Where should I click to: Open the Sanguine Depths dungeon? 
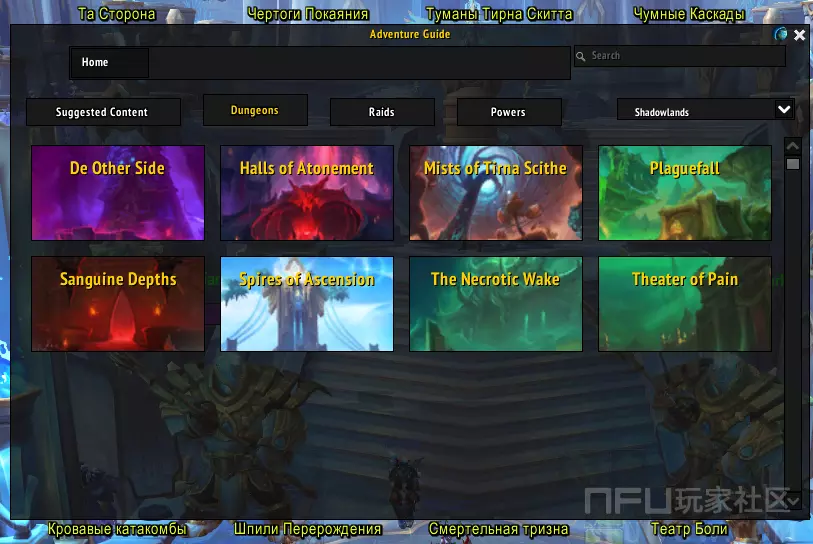click(118, 304)
